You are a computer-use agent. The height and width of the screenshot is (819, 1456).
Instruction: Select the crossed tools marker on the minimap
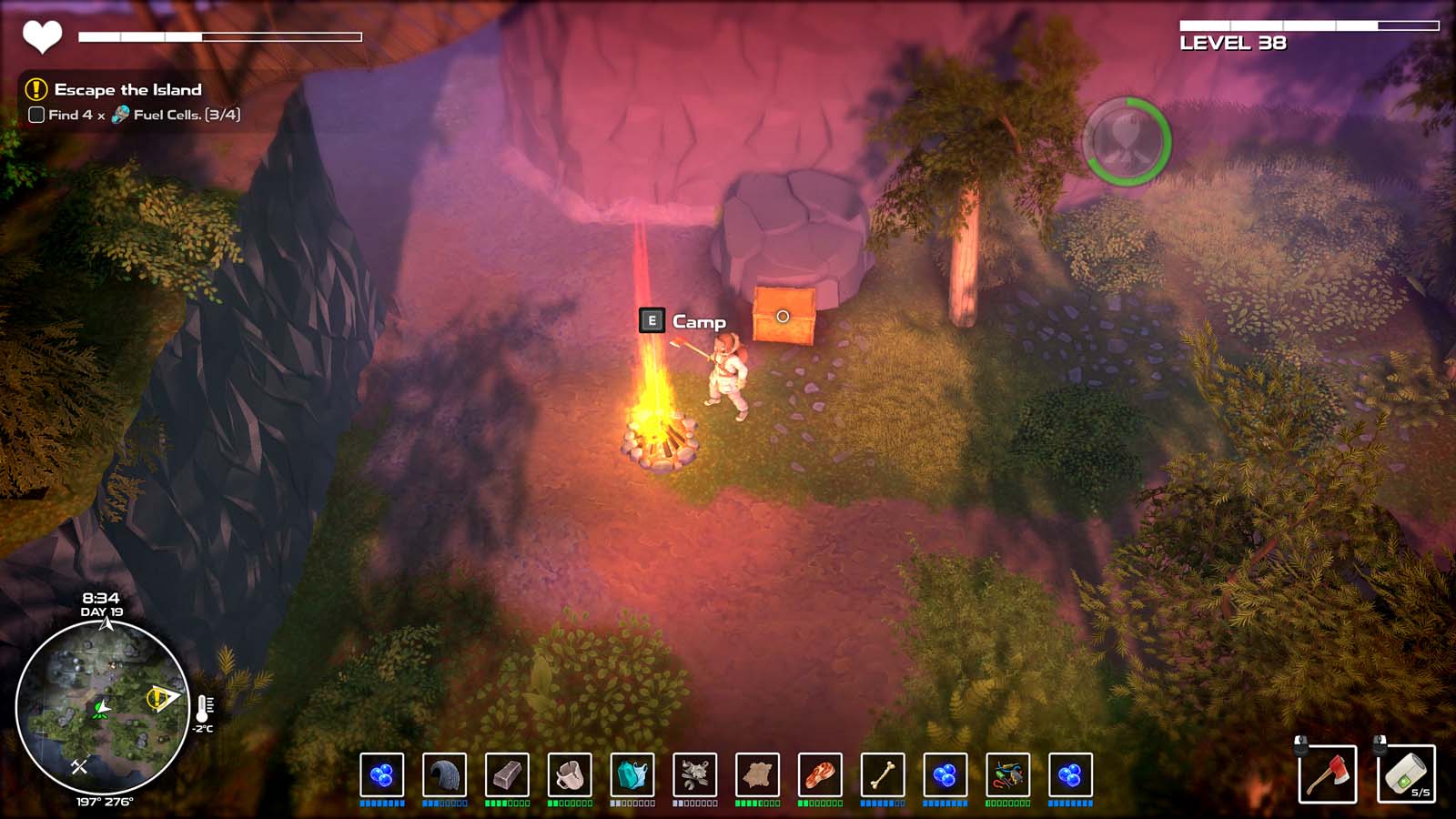pos(79,766)
